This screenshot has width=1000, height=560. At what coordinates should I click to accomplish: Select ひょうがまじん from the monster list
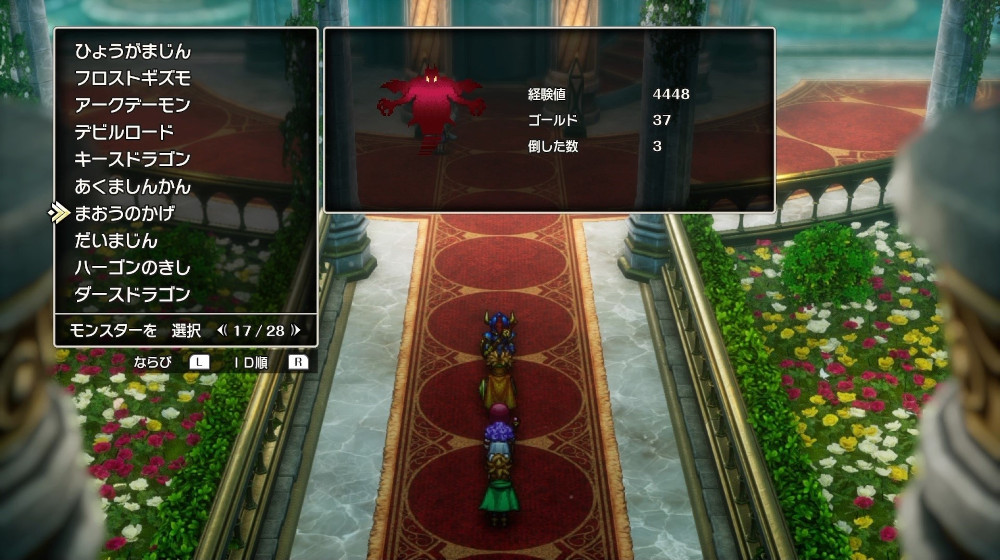[x=132, y=51]
